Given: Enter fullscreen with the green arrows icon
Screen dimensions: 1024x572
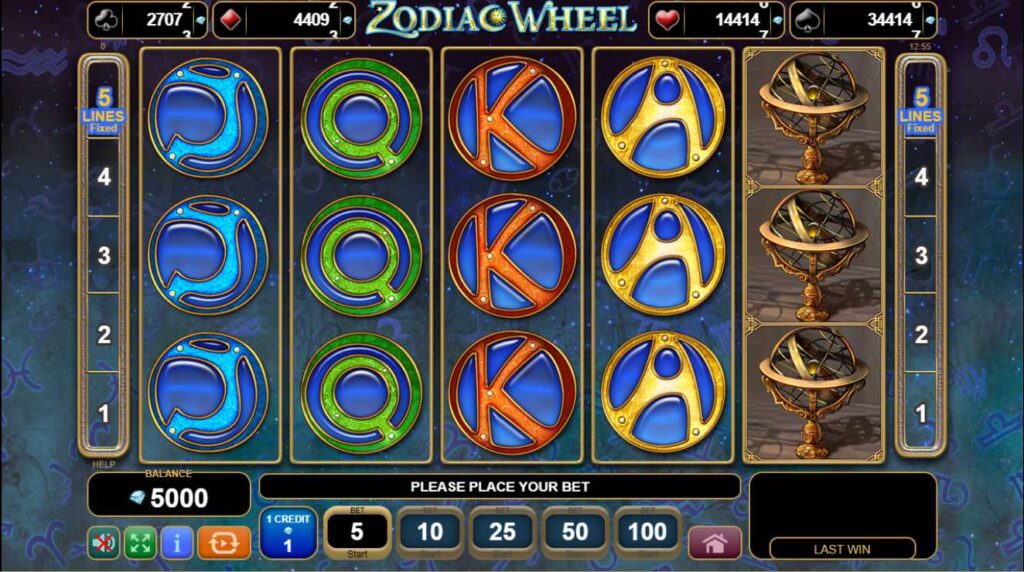Looking at the screenshot, I should pyautogui.click(x=140, y=543).
